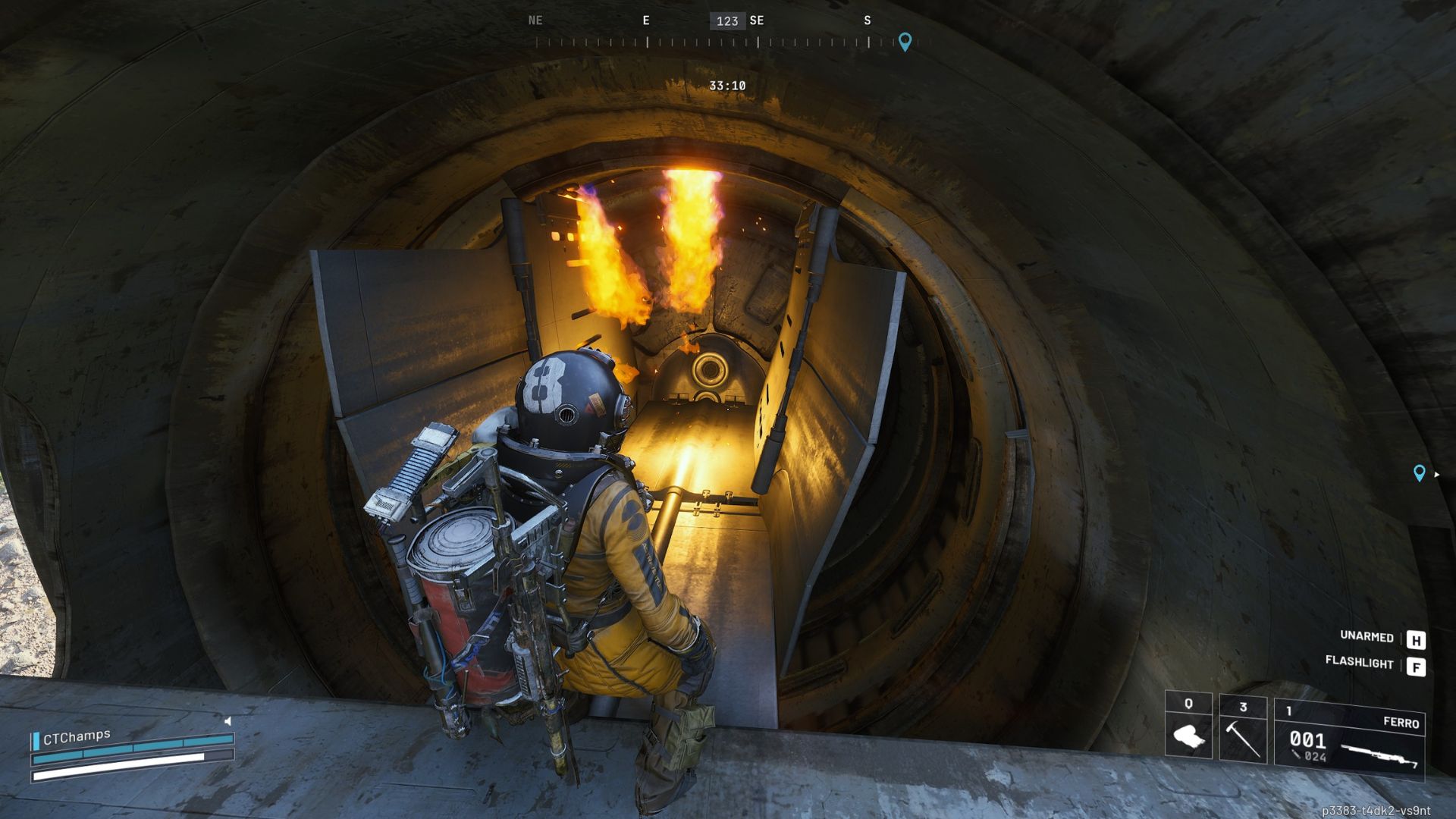Click the voice speaker icon above CTChamps
This screenshot has height=819, width=1456.
click(x=227, y=721)
